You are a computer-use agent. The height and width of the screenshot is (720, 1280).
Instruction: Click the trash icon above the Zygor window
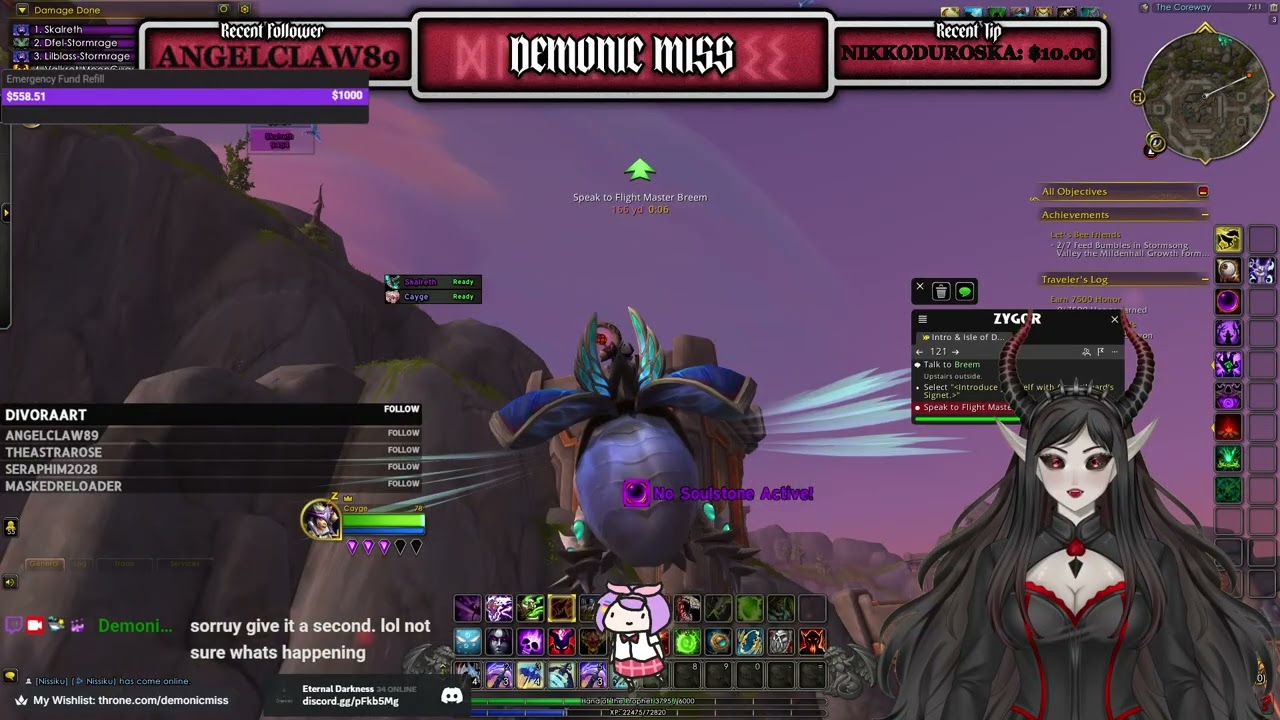click(x=939, y=291)
